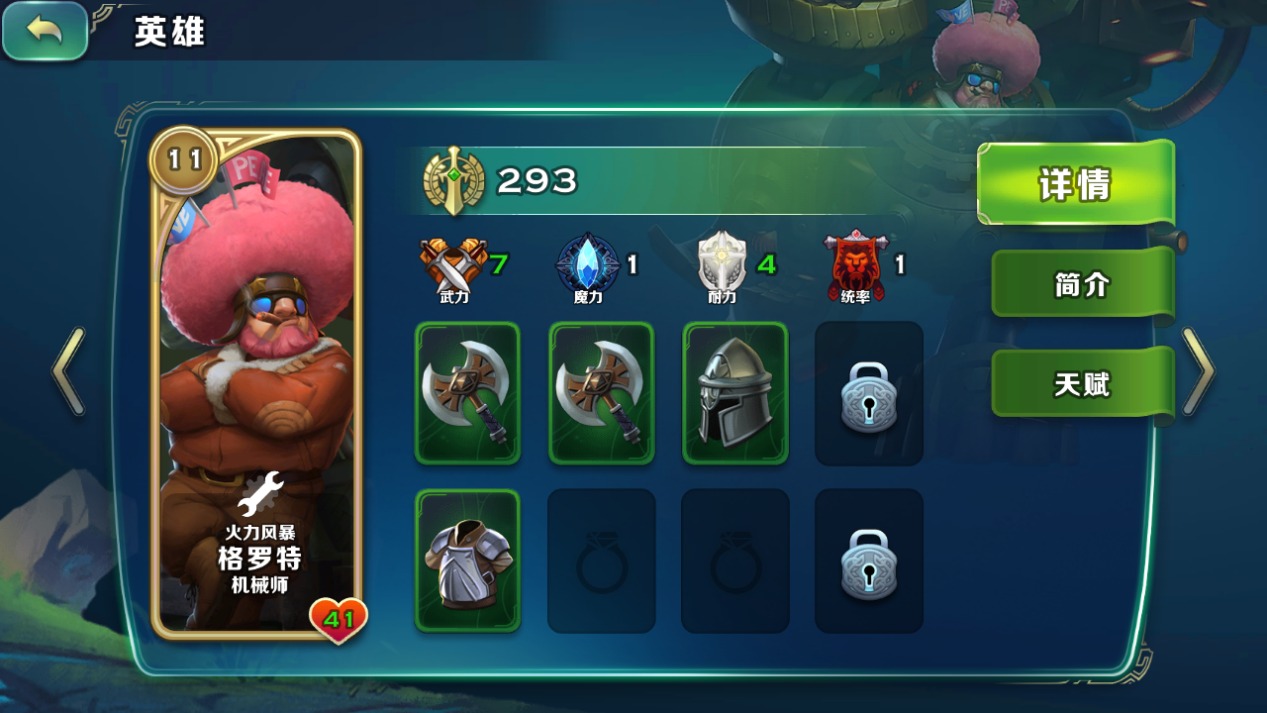1267x713 pixels.
Task: Tap the 武力 crossed swords stat icon
Action: coord(454,266)
